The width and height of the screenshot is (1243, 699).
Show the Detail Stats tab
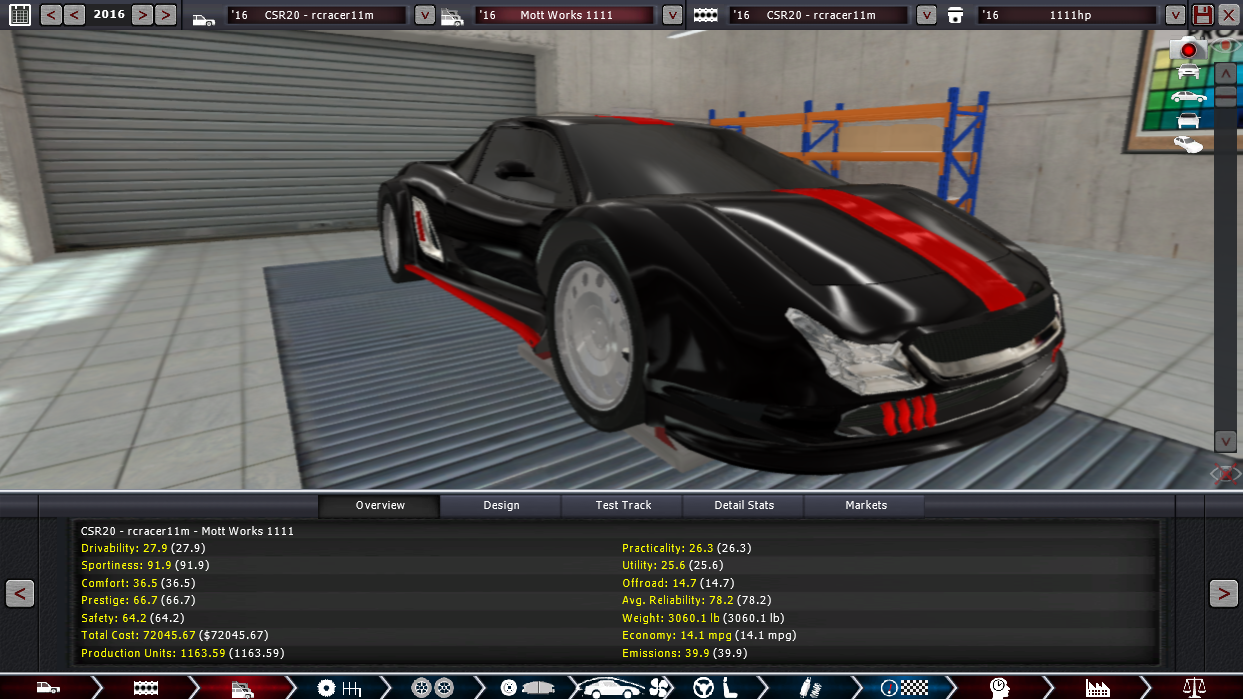(744, 505)
